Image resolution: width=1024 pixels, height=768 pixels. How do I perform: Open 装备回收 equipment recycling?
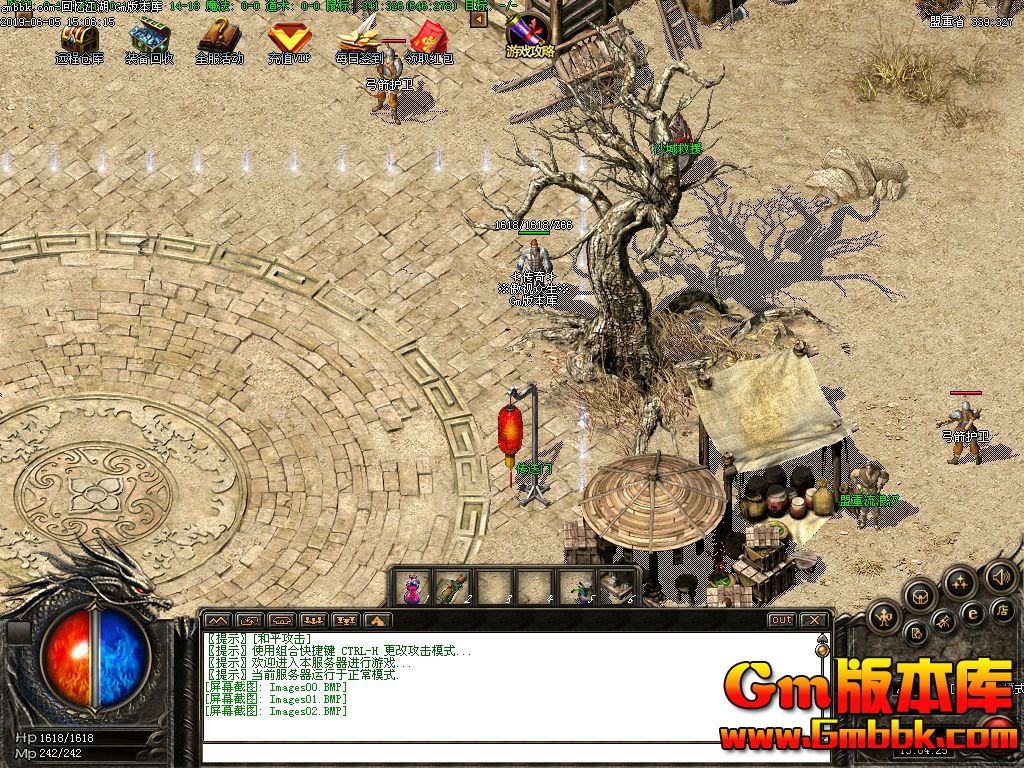coord(149,38)
